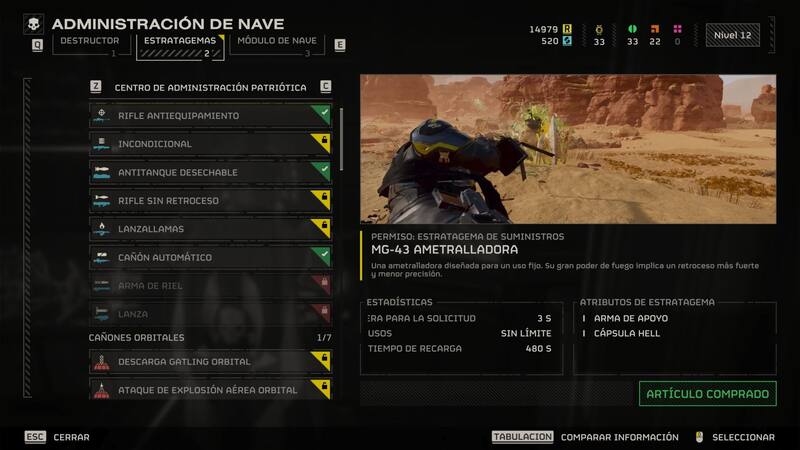The height and width of the screenshot is (450, 800).
Task: Choose Cañón Automático in the list
Action: [210, 257]
